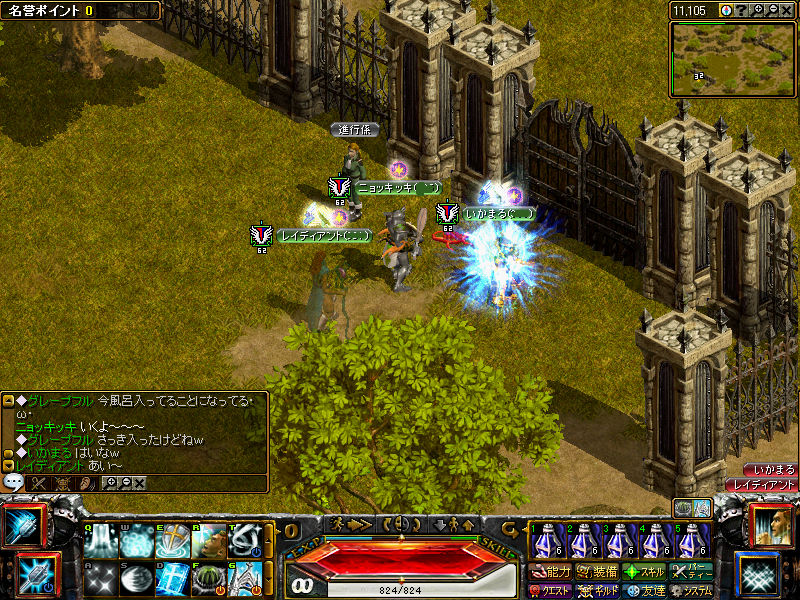This screenshot has height=600, width=800.
Task: Open the 能力 (abilities) menu
Action: pyautogui.click(x=550, y=572)
